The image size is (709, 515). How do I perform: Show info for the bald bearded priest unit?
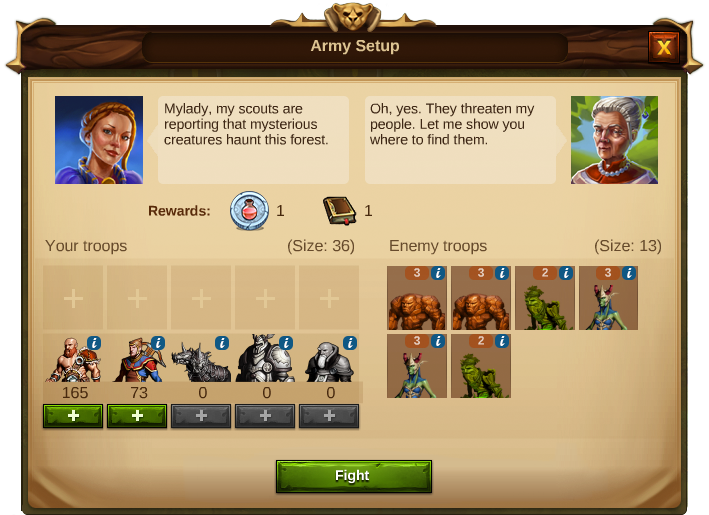pyautogui.click(x=350, y=342)
